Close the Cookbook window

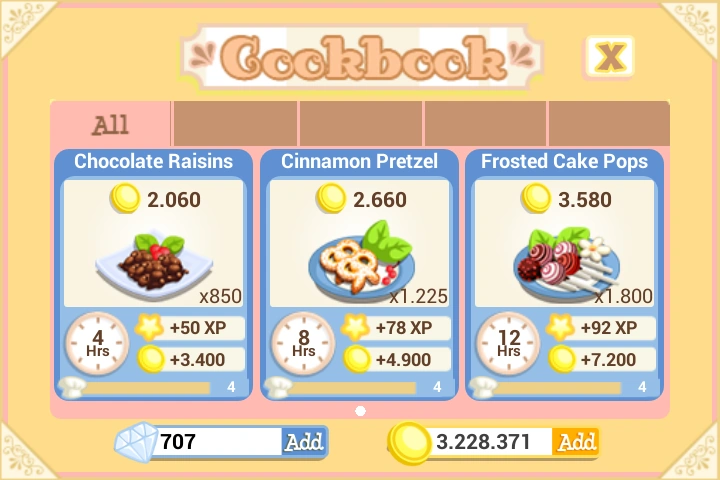(609, 56)
